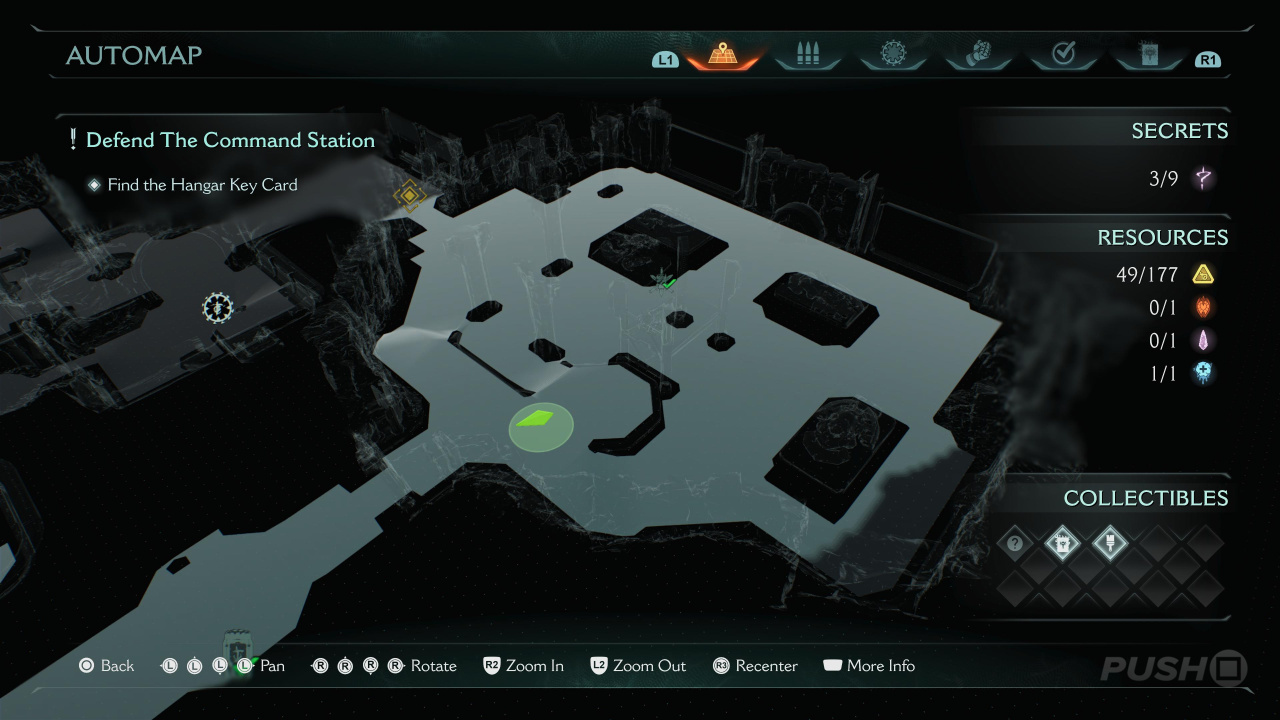Image resolution: width=1280 pixels, height=720 pixels.
Task: Select the Find the Hangar Key Card objective
Action: tap(202, 185)
